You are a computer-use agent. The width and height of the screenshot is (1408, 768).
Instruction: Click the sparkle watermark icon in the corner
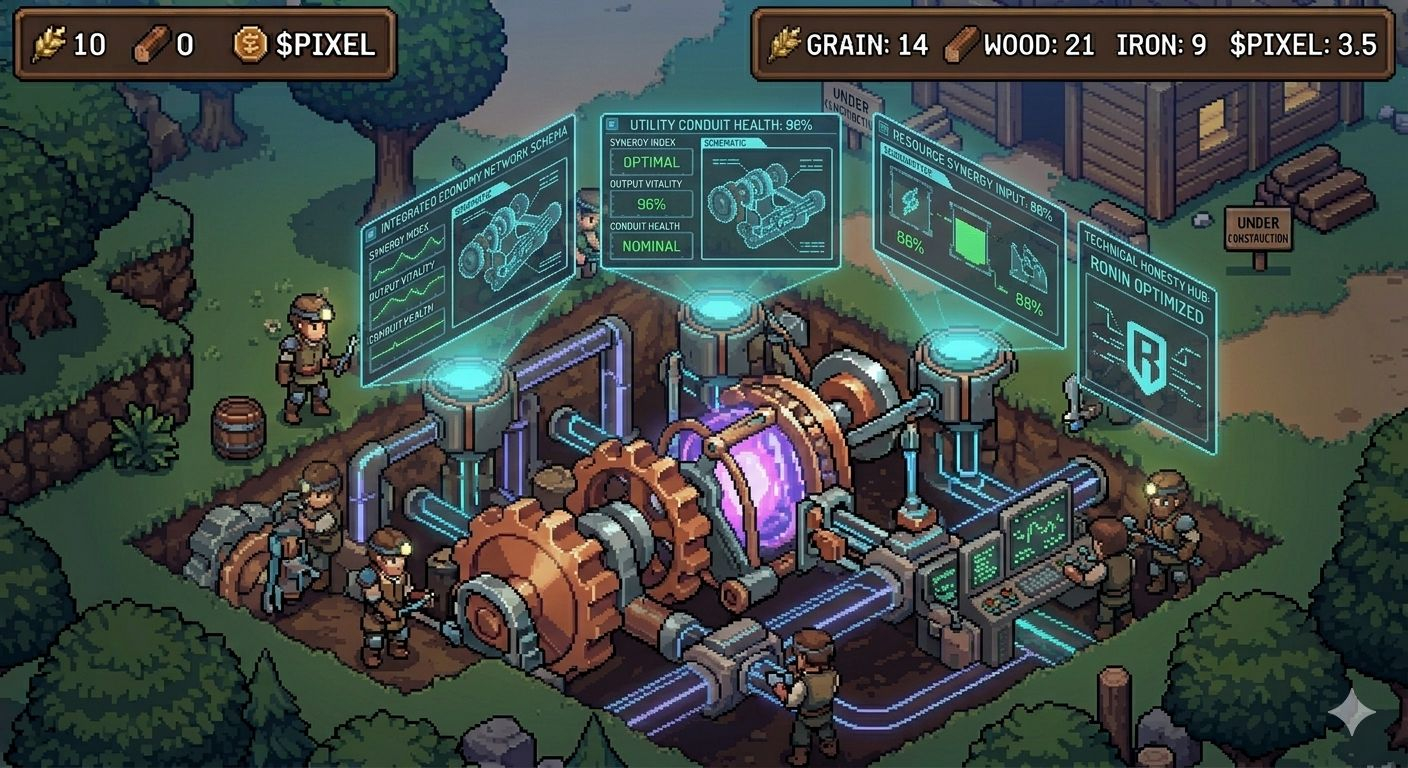[x=1351, y=712]
